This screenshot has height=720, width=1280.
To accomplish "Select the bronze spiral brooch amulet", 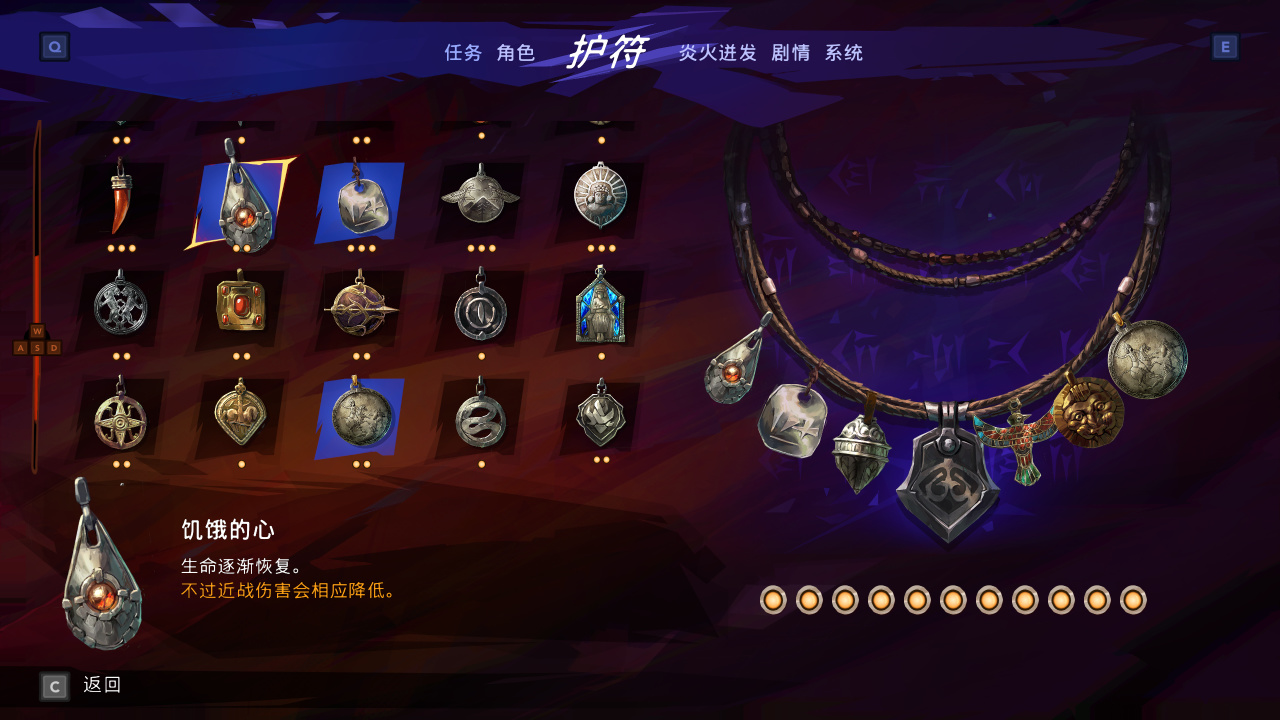I will (x=360, y=308).
